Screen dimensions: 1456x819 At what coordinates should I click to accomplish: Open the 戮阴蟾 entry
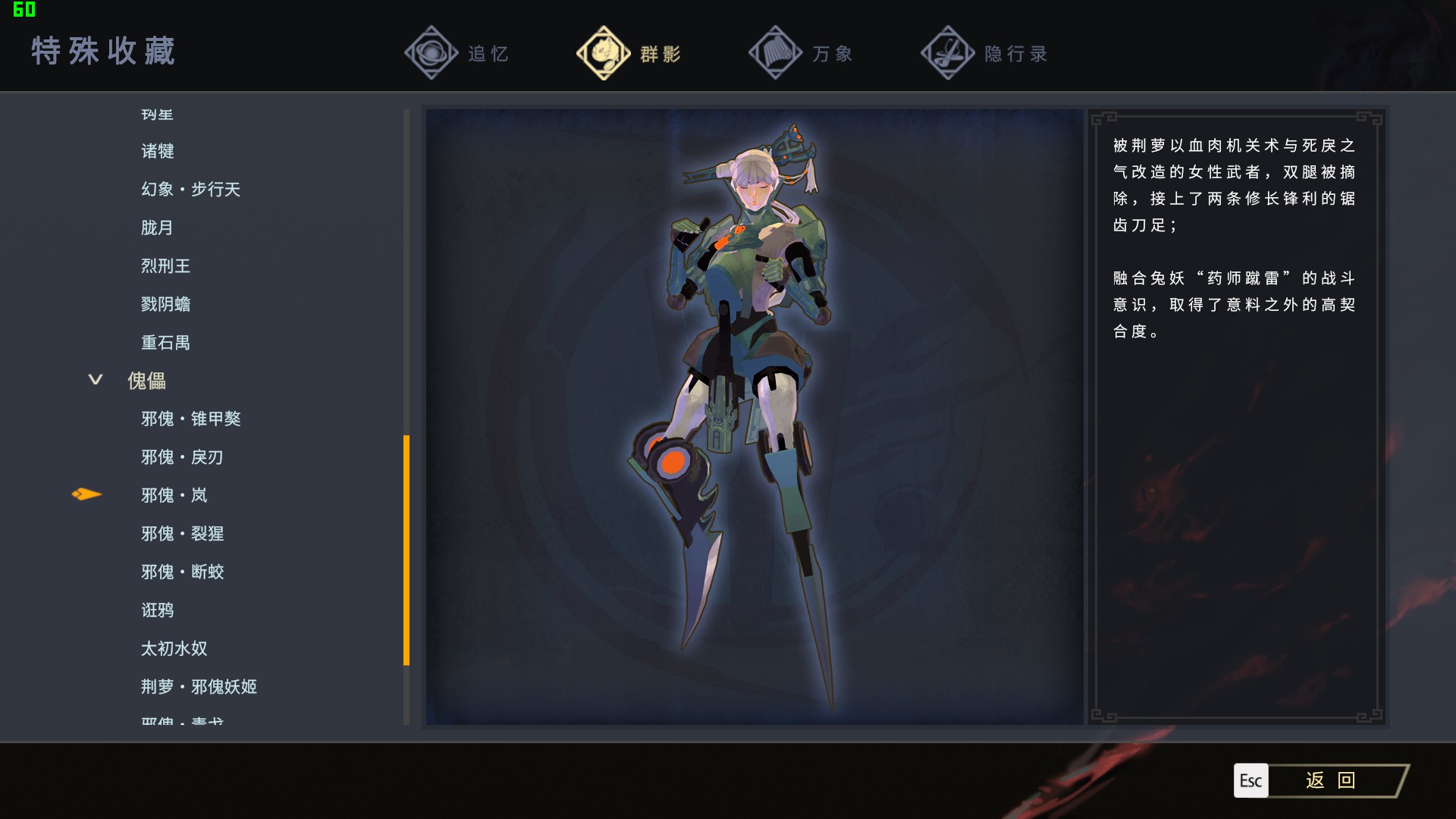pos(165,305)
